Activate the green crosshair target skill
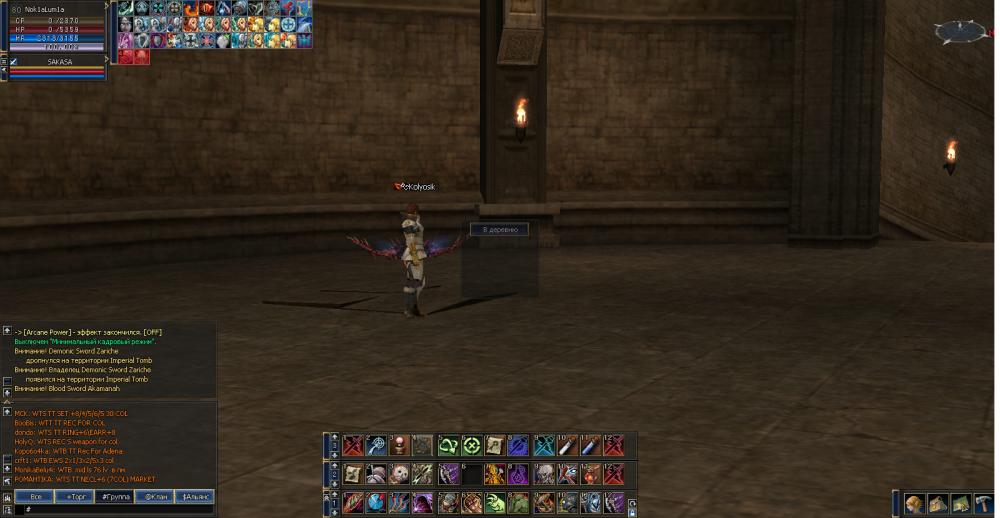The width and height of the screenshot is (1000, 518). pyautogui.click(x=471, y=446)
